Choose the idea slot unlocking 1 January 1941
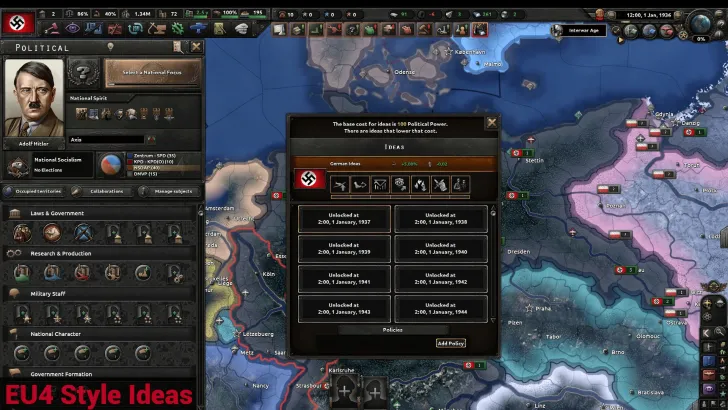Viewport: 728px width, 410px height. 343,279
